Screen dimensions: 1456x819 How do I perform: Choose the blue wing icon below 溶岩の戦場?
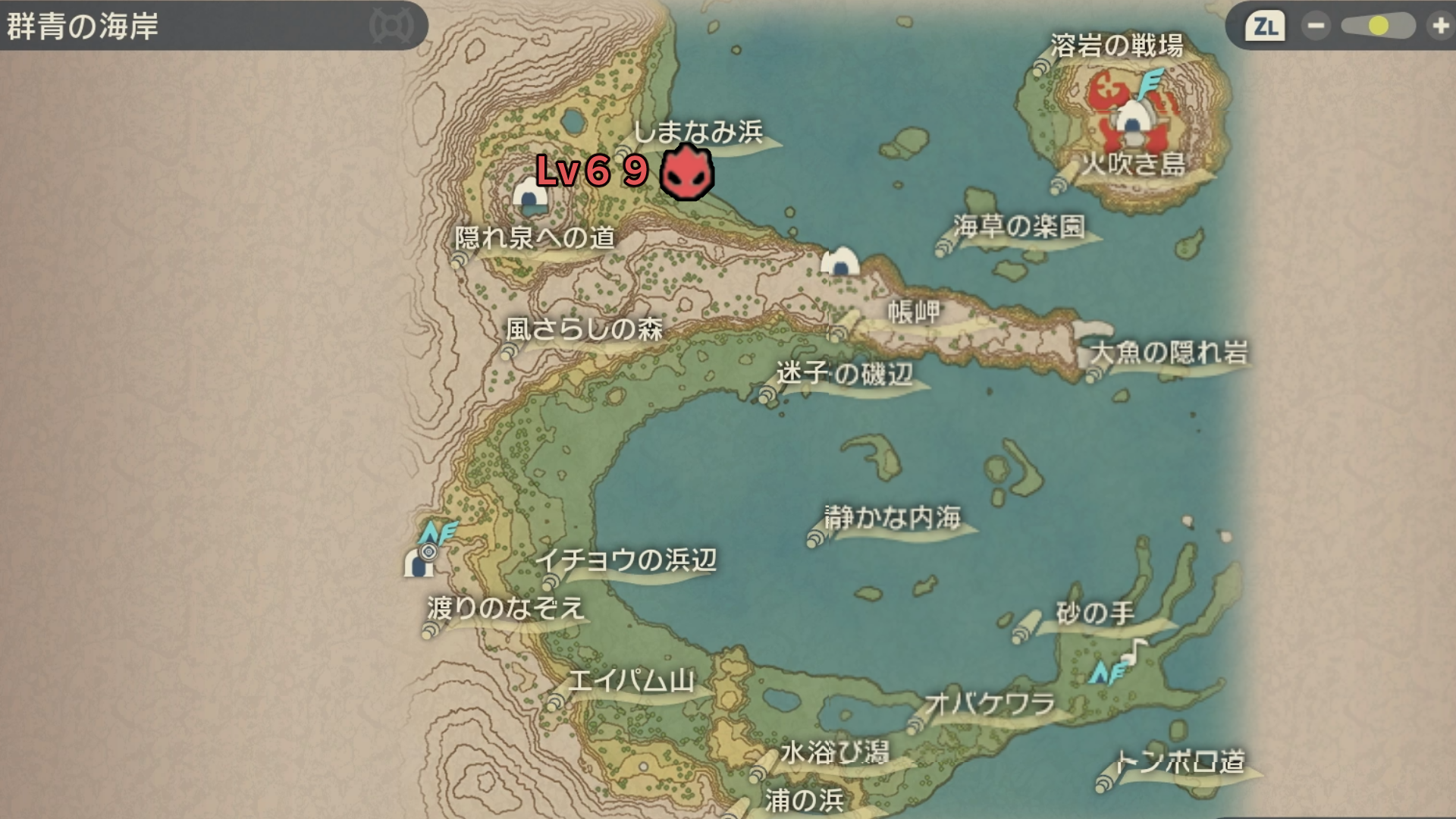click(1150, 83)
